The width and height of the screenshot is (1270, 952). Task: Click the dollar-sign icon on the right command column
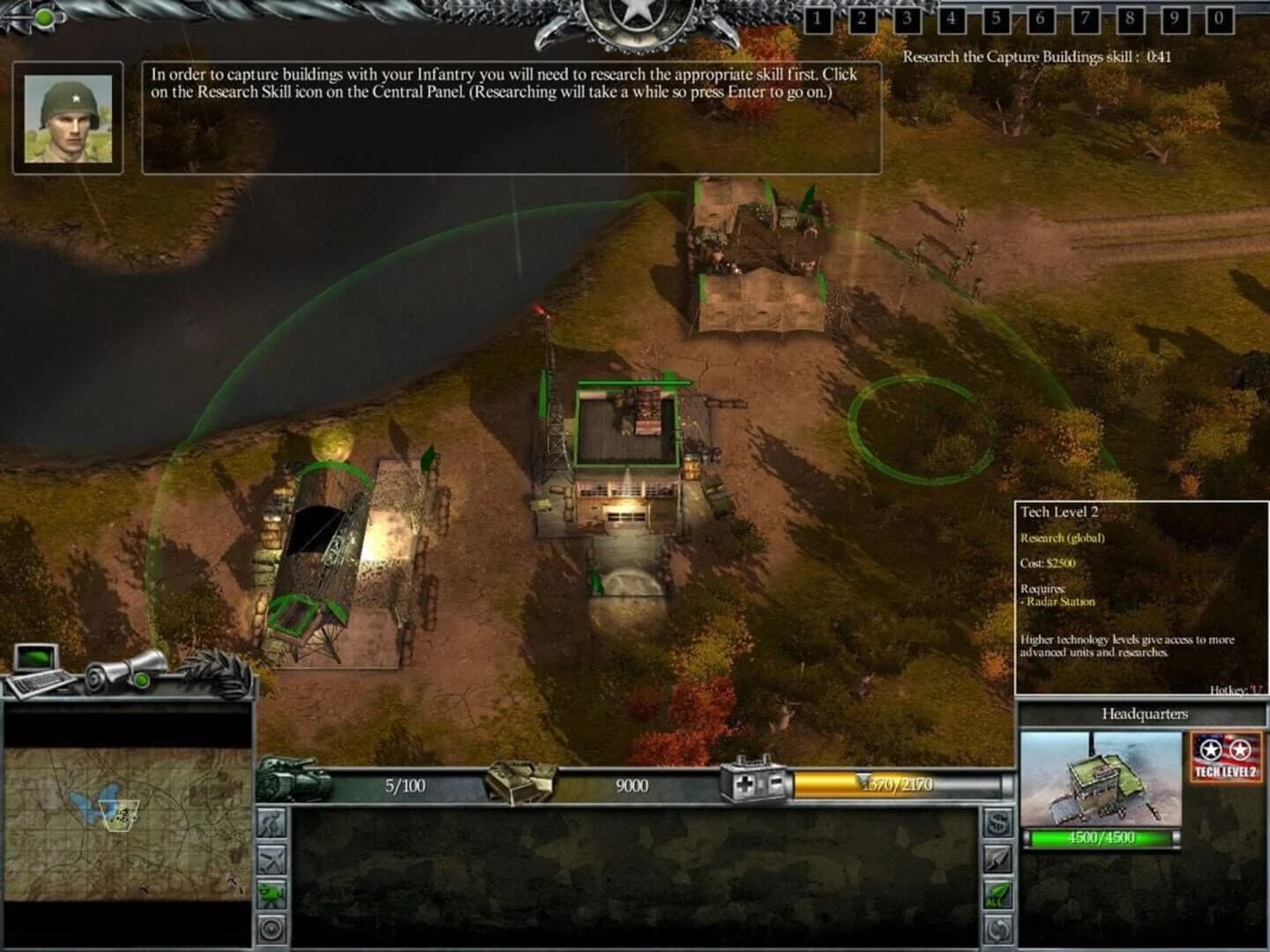point(997,822)
